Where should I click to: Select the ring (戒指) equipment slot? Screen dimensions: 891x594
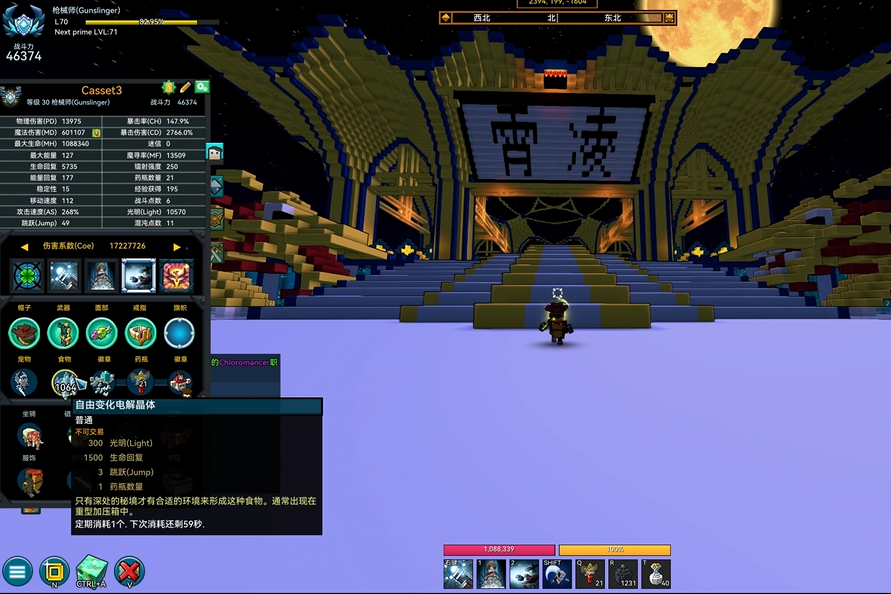tap(141, 333)
